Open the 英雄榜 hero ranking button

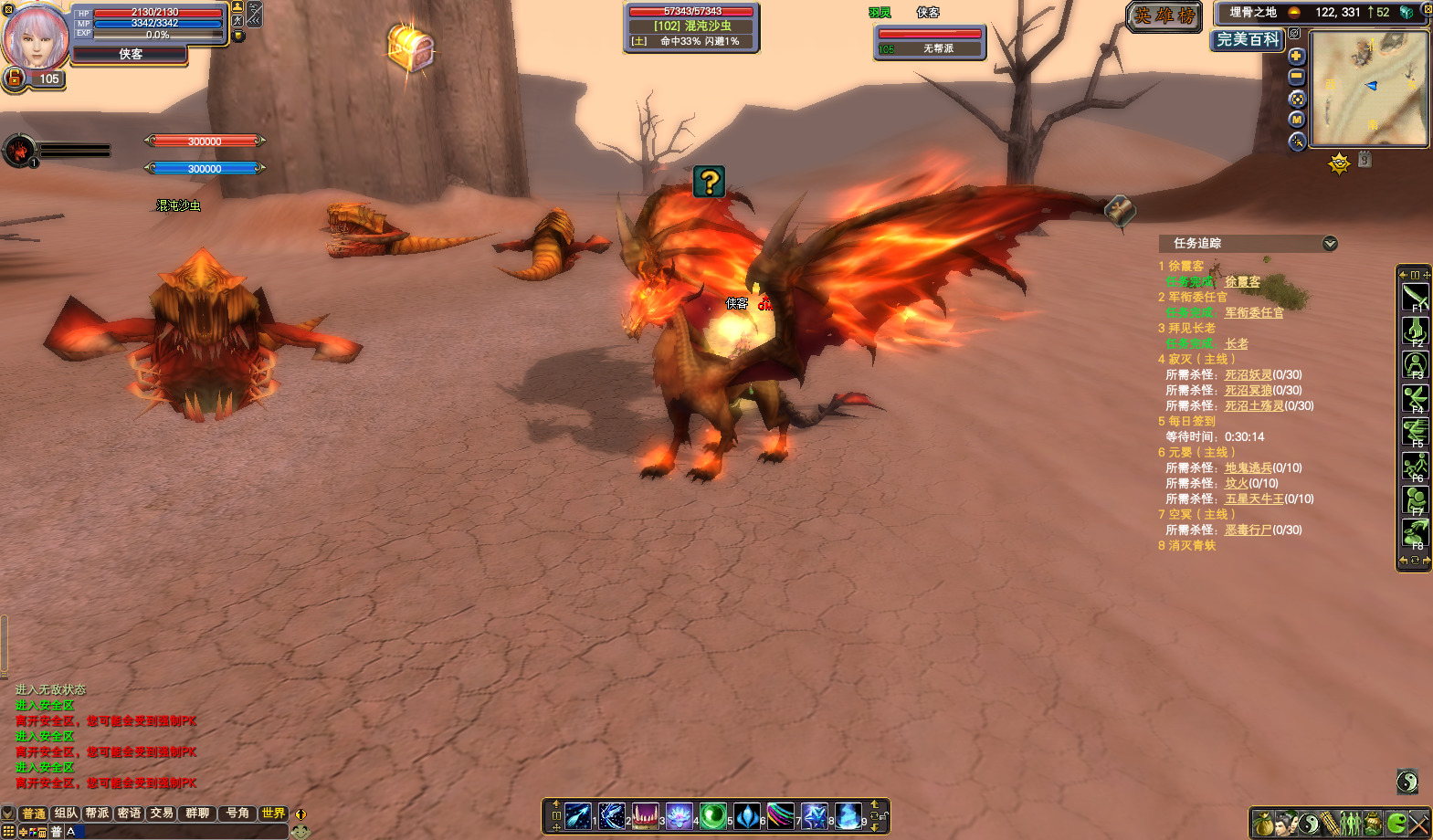(x=1164, y=16)
